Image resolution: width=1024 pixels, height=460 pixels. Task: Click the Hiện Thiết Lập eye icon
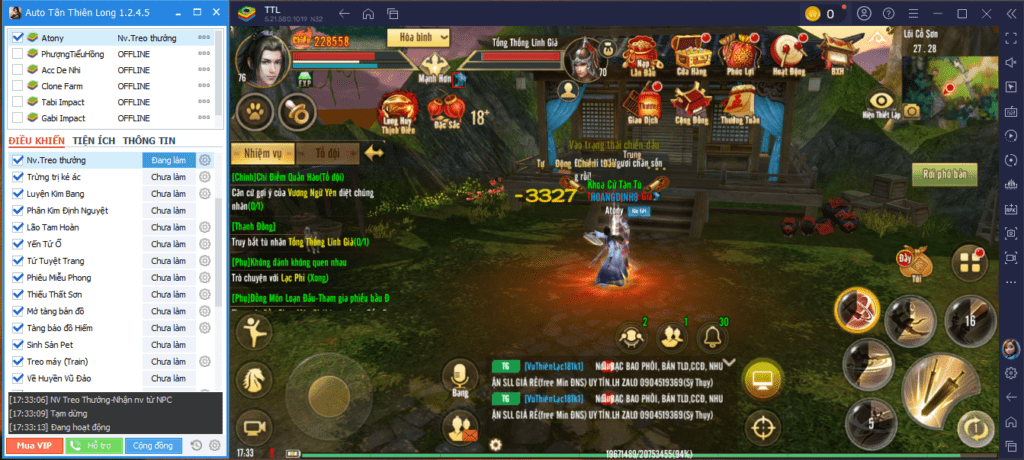pyautogui.click(x=881, y=103)
